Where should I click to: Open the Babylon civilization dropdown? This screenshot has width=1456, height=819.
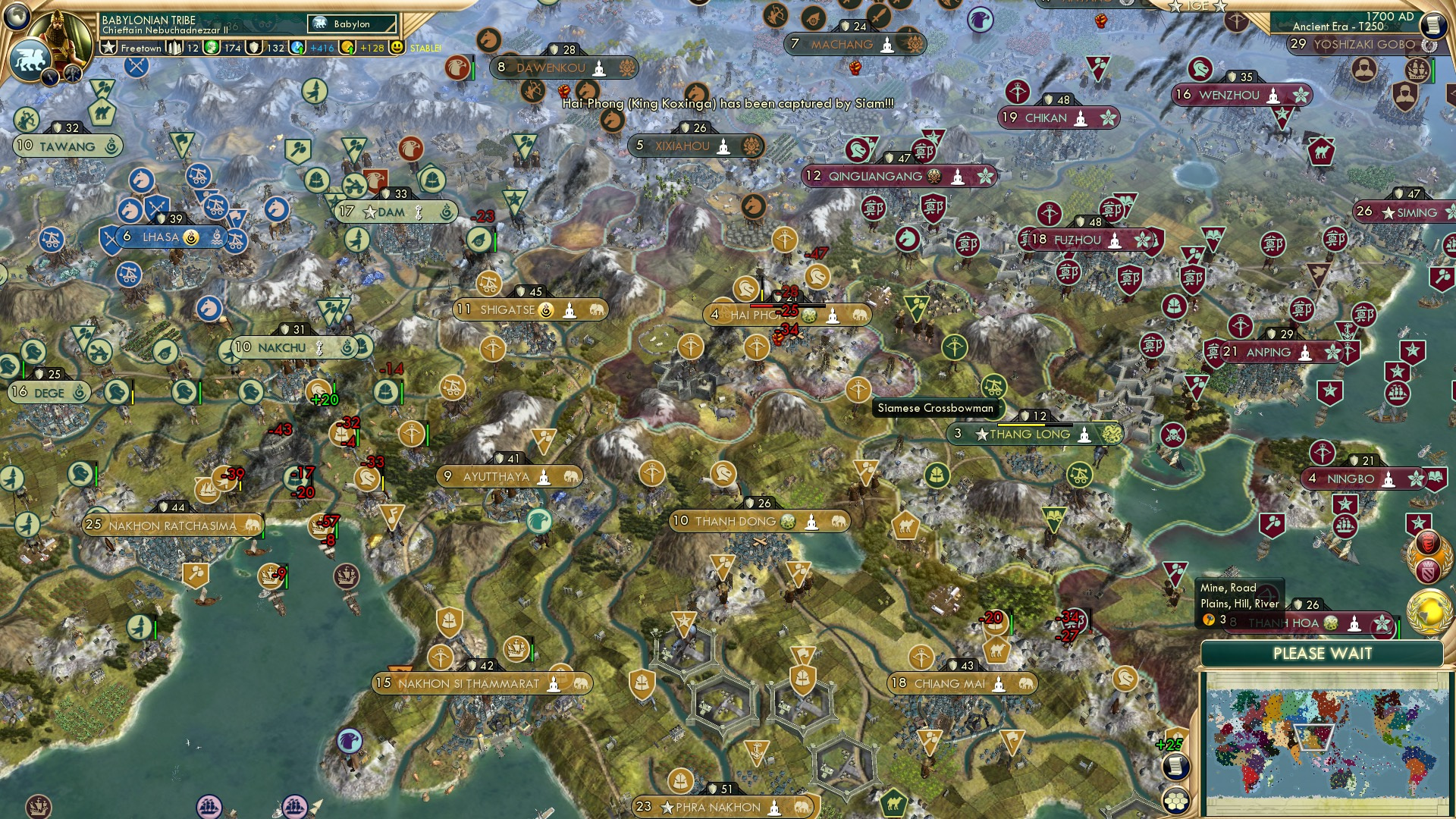tap(350, 24)
